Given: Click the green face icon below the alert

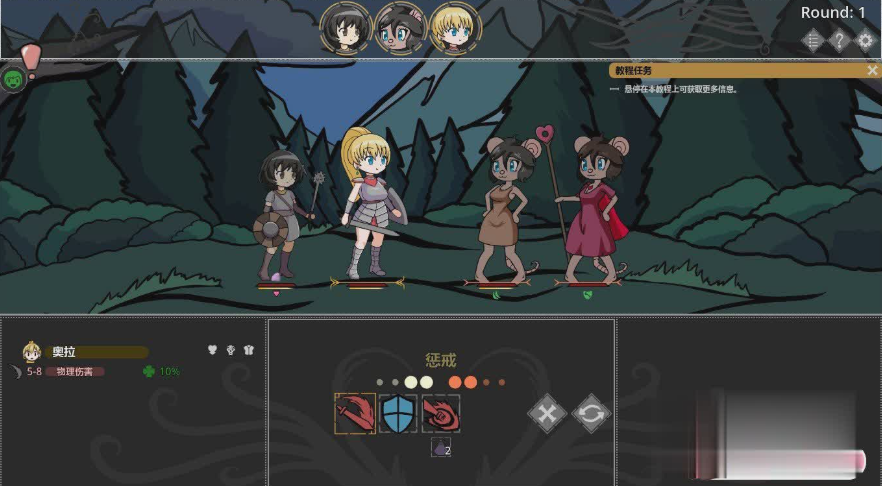Looking at the screenshot, I should tap(13, 78).
